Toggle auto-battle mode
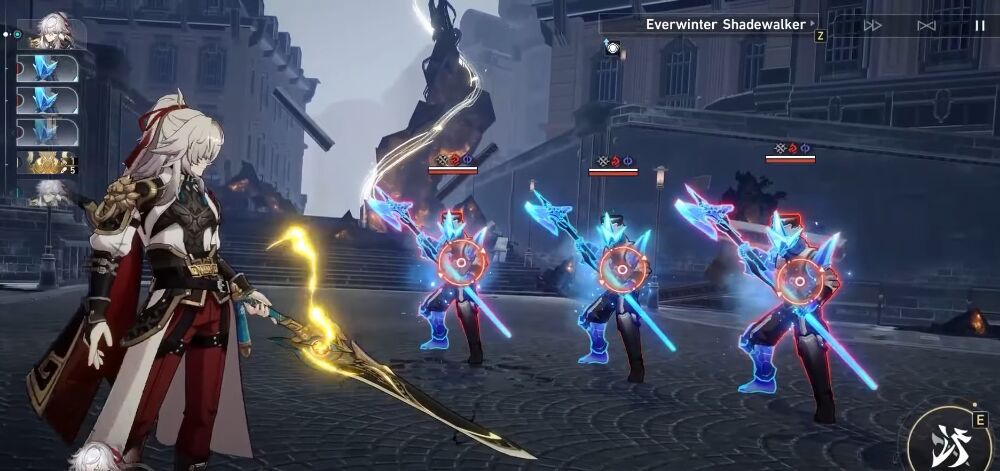The height and width of the screenshot is (471, 1000). (x=926, y=25)
